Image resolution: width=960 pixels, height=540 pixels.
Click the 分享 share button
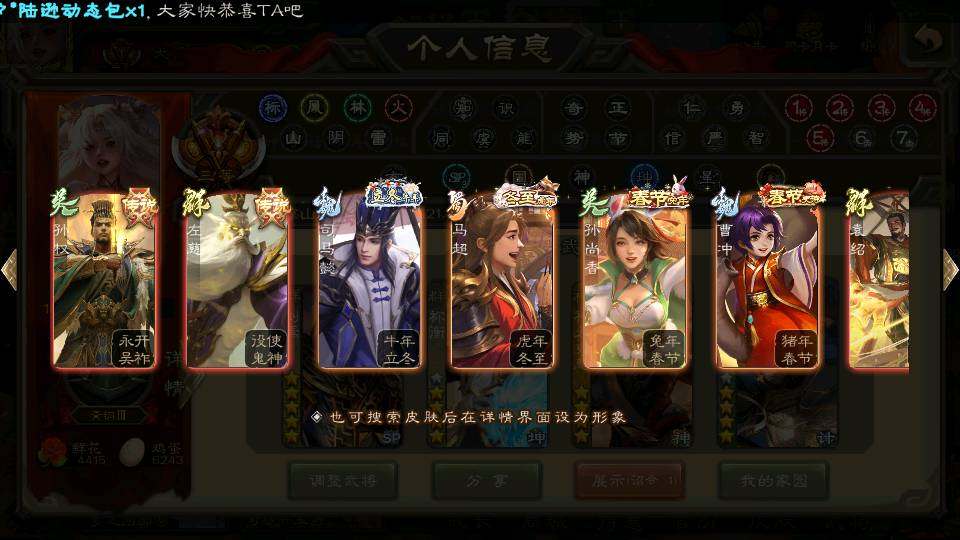pos(486,480)
